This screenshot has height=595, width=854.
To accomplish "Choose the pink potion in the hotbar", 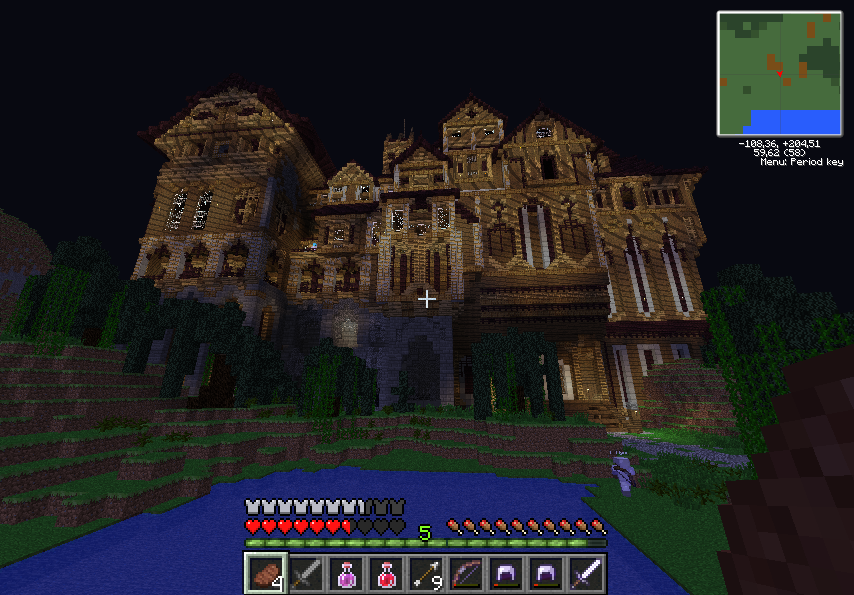I will click(346, 574).
